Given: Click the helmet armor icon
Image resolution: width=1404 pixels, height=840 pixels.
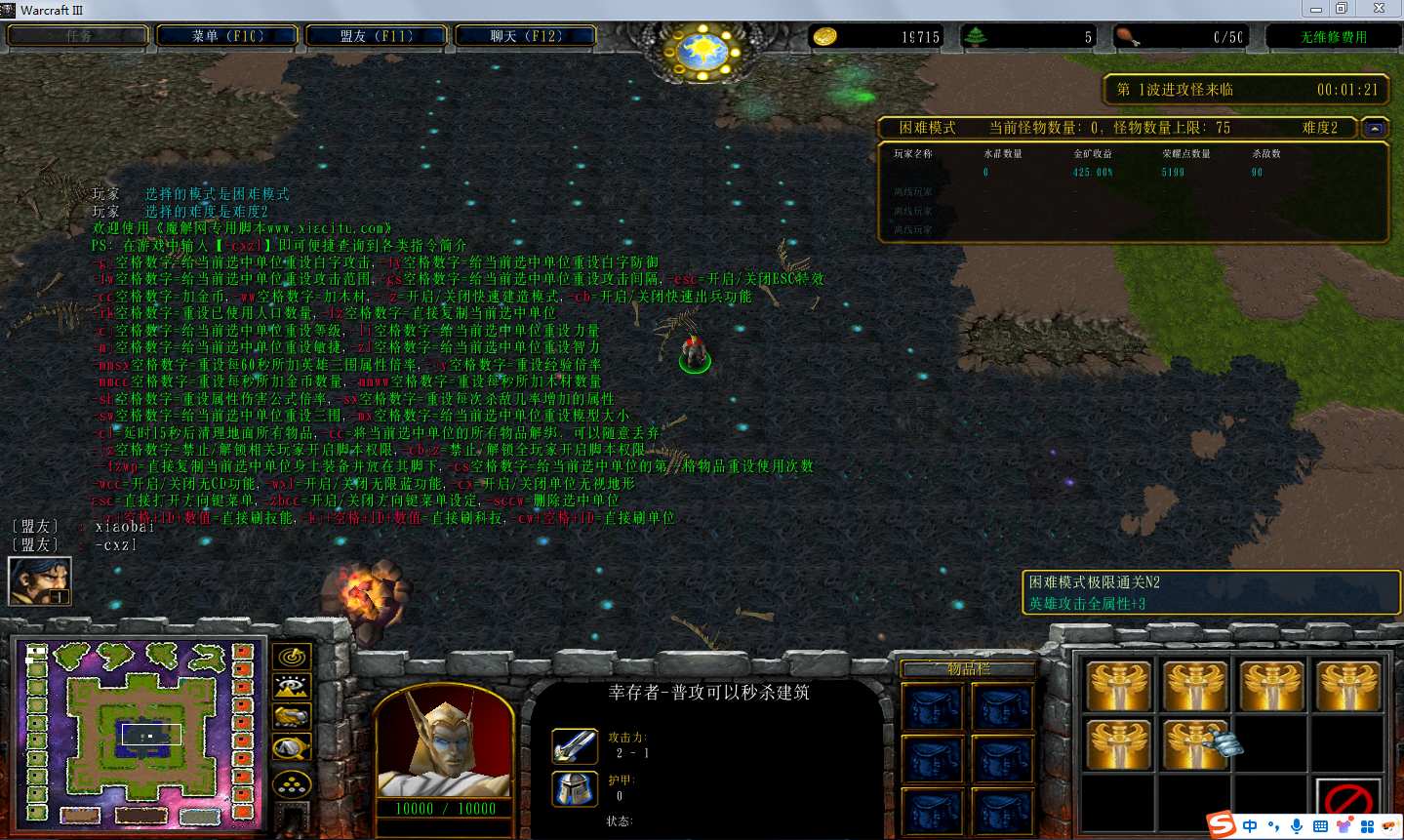Looking at the screenshot, I should coord(575,788).
